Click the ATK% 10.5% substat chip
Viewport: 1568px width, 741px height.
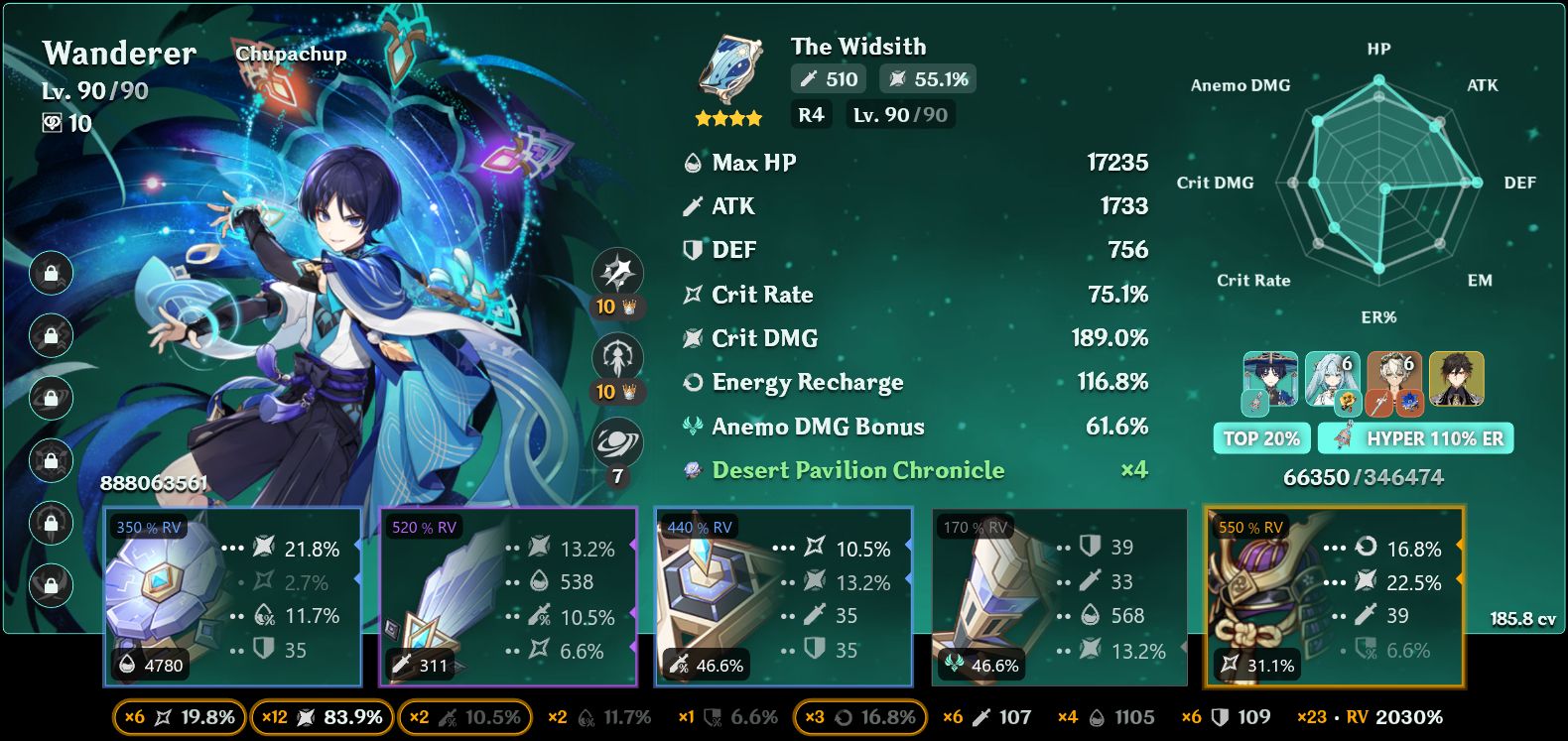click(x=464, y=717)
